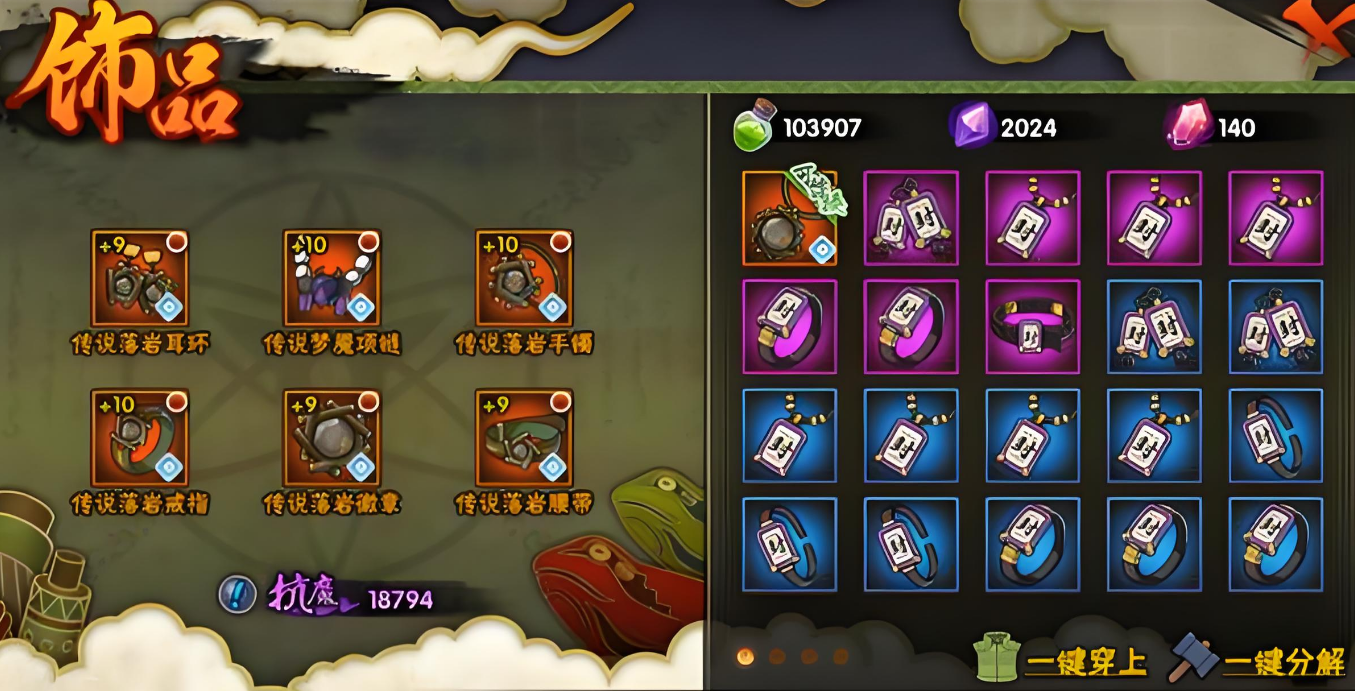
Task: Choose the 传说落岩戒指 equipped slot
Action: tap(140, 438)
